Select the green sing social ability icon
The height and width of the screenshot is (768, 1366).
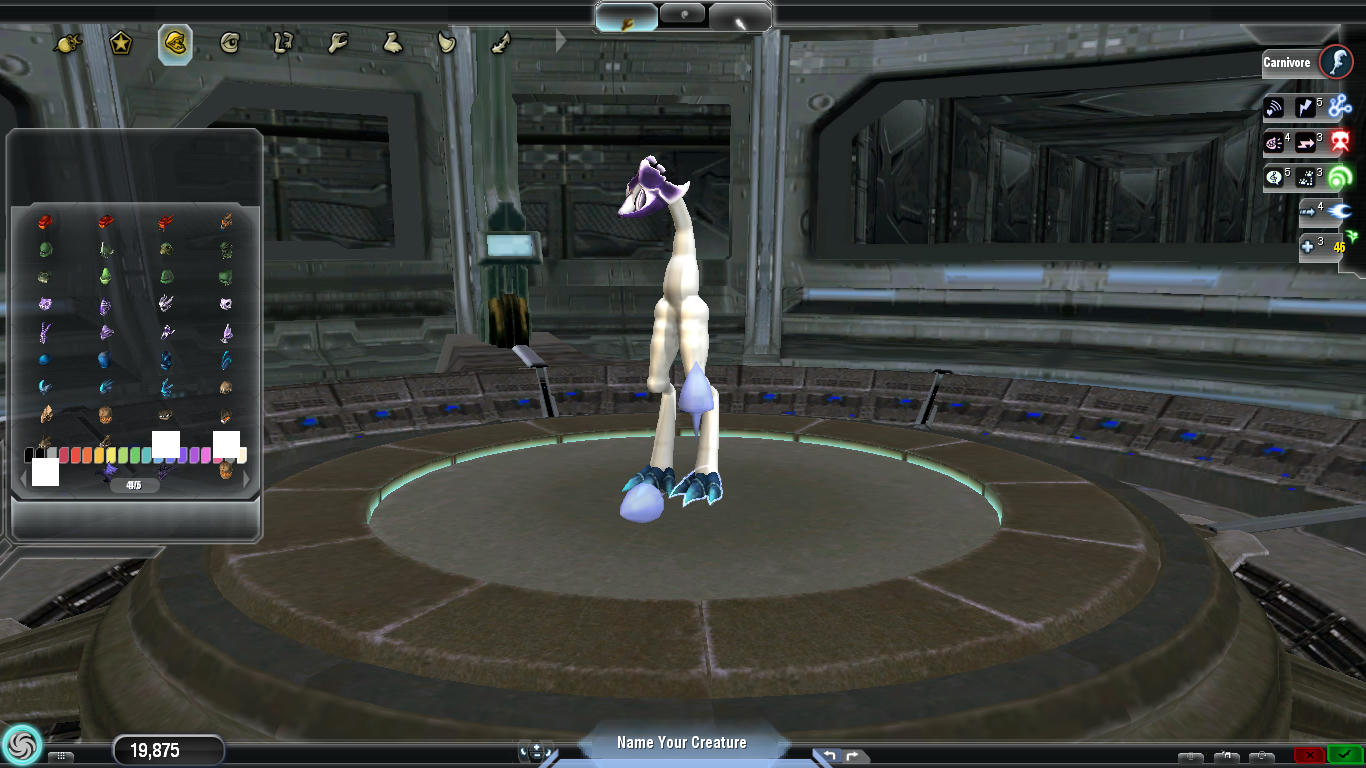tap(1340, 177)
